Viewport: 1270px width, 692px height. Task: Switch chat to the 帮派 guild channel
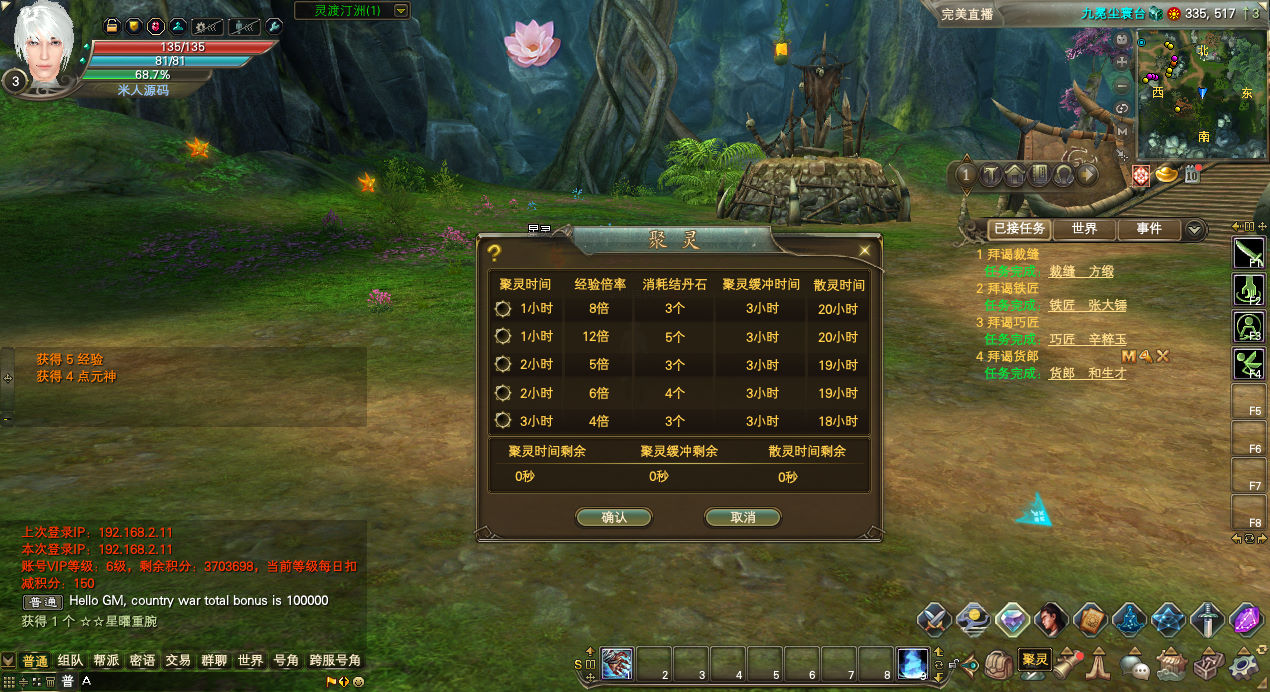(x=106, y=661)
